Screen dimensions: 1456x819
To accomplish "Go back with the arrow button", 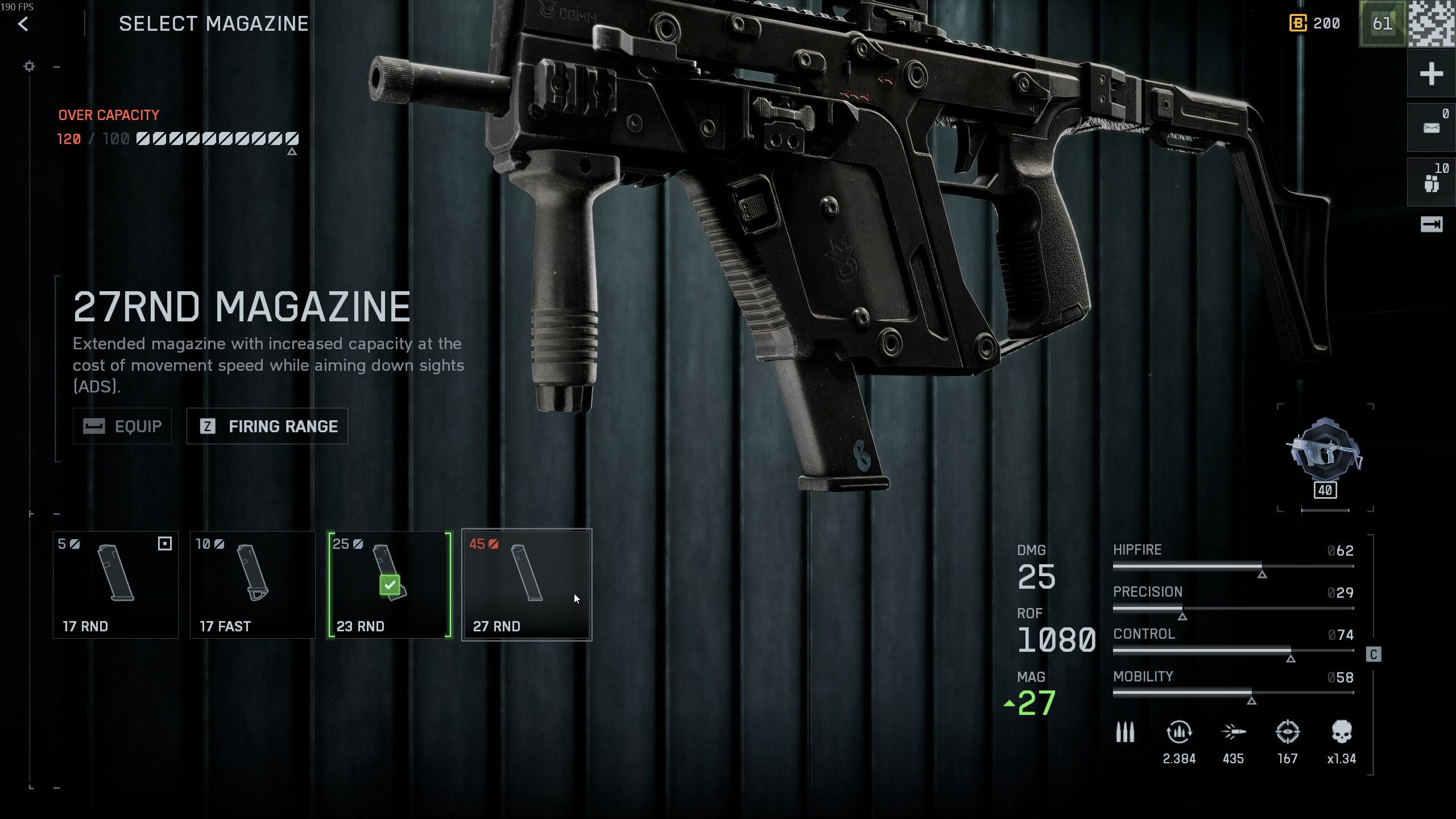I will coord(23,24).
